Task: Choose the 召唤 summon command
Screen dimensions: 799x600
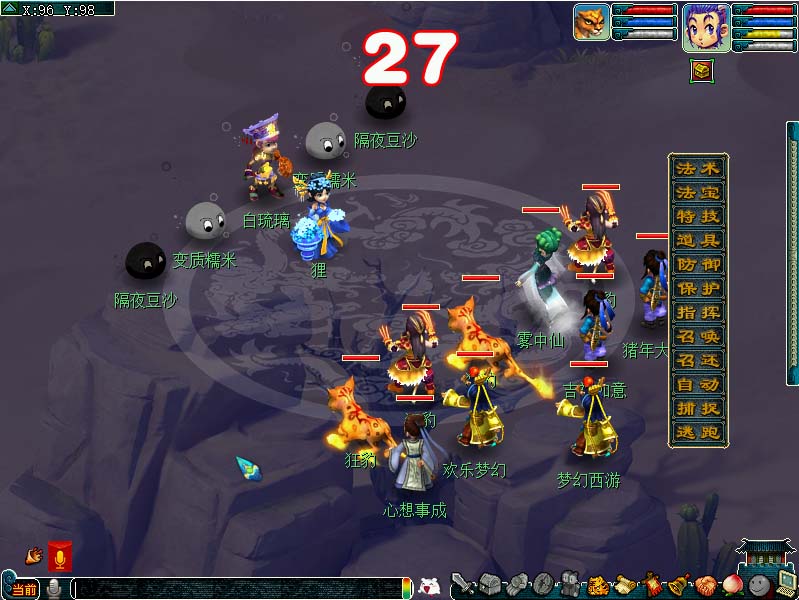Action: click(x=697, y=336)
